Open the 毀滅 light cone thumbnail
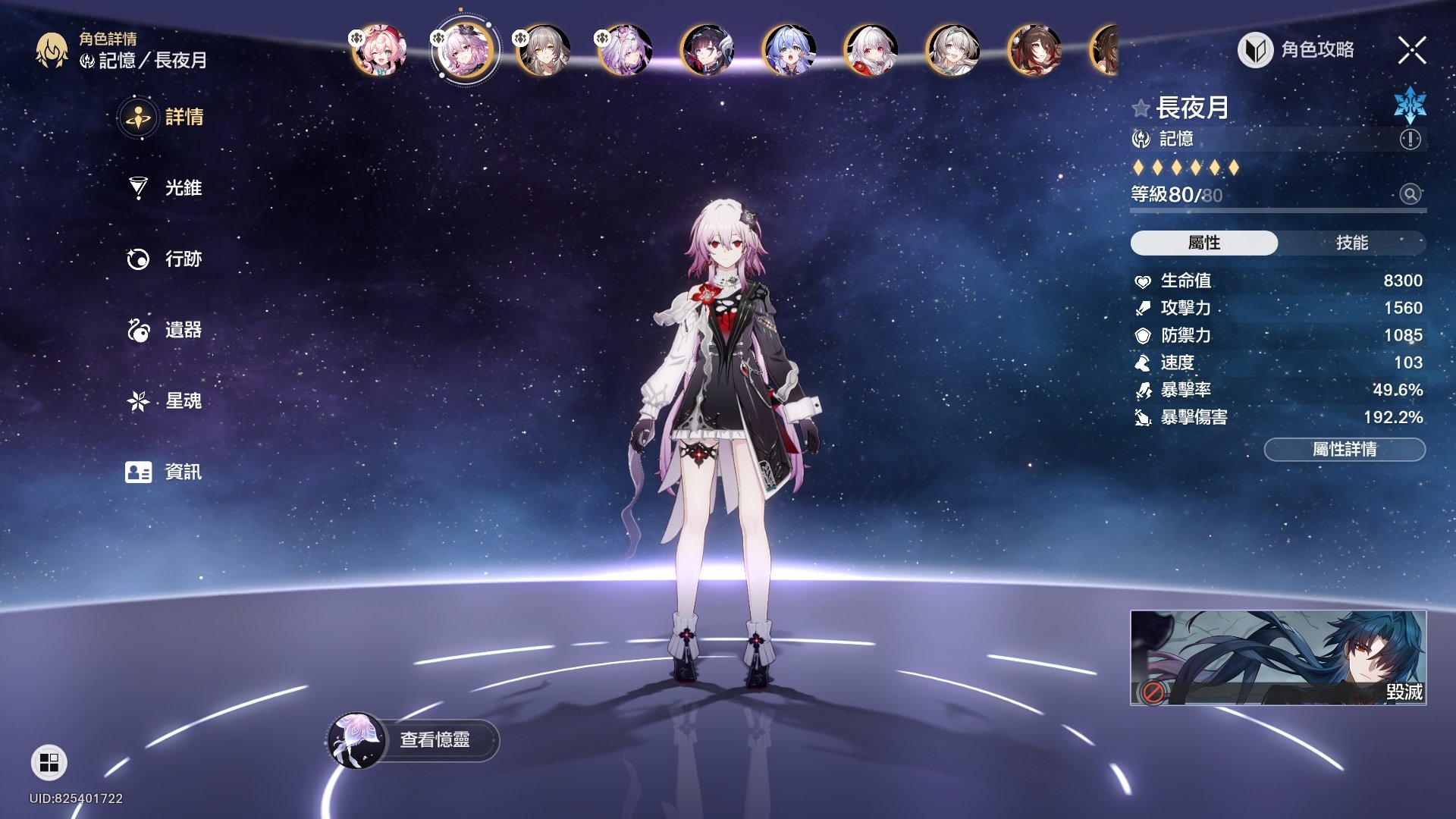The width and height of the screenshot is (1456, 819). pos(1278,657)
